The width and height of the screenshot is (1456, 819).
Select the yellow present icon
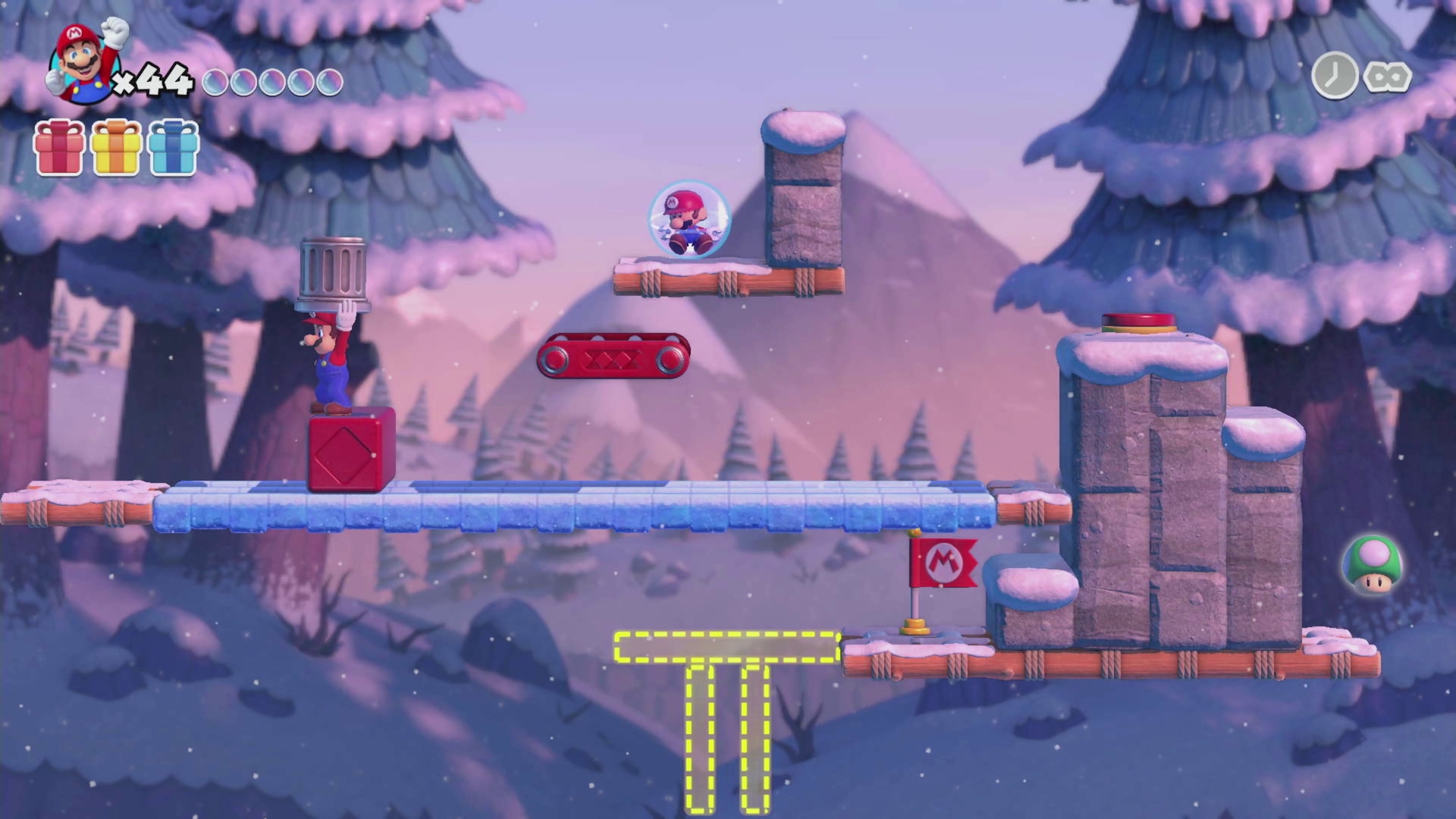116,149
